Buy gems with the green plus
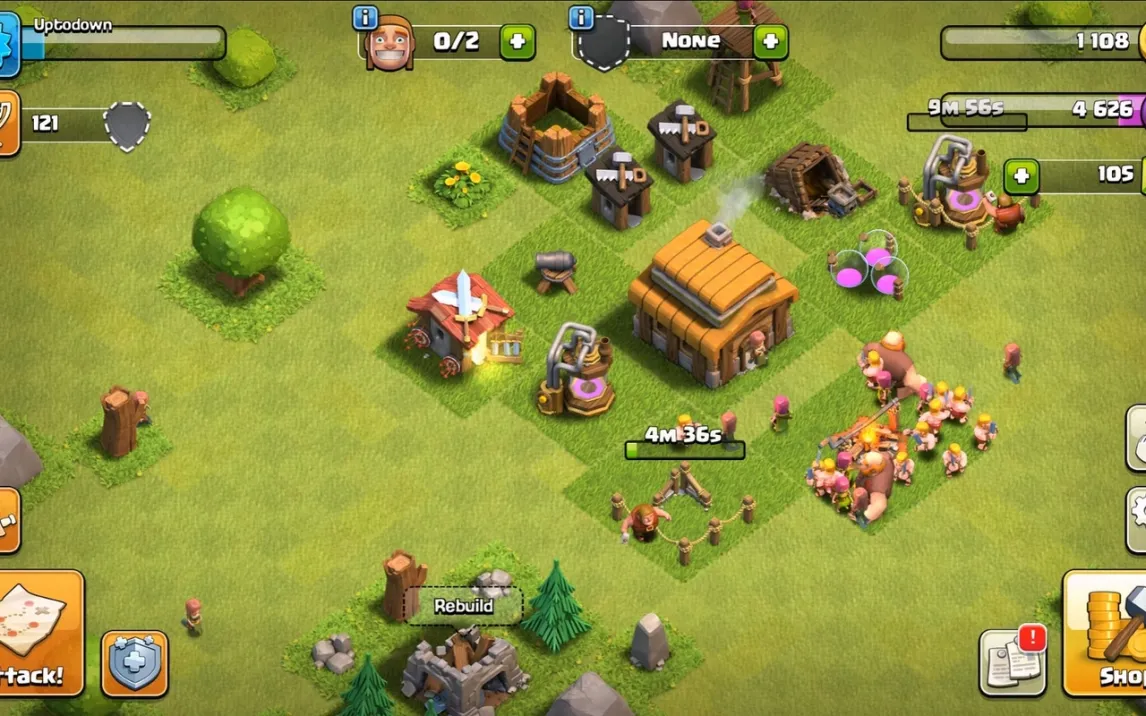This screenshot has width=1146, height=716. coord(1021,177)
